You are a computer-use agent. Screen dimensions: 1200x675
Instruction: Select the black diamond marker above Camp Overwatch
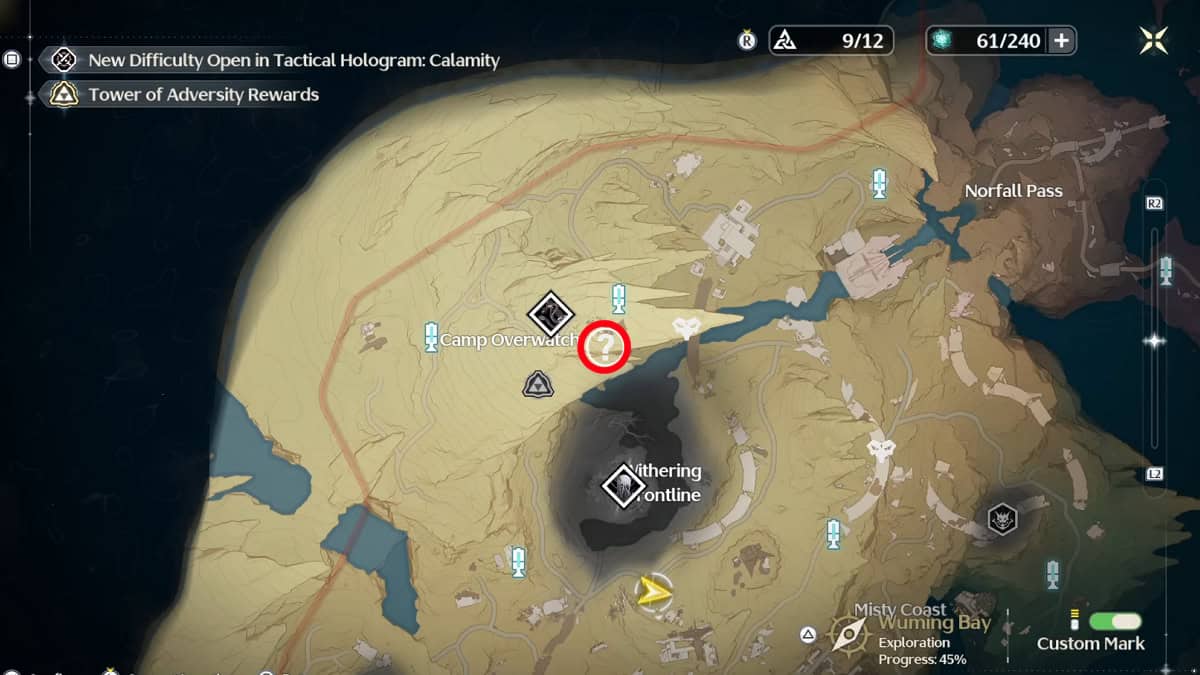pyautogui.click(x=549, y=314)
